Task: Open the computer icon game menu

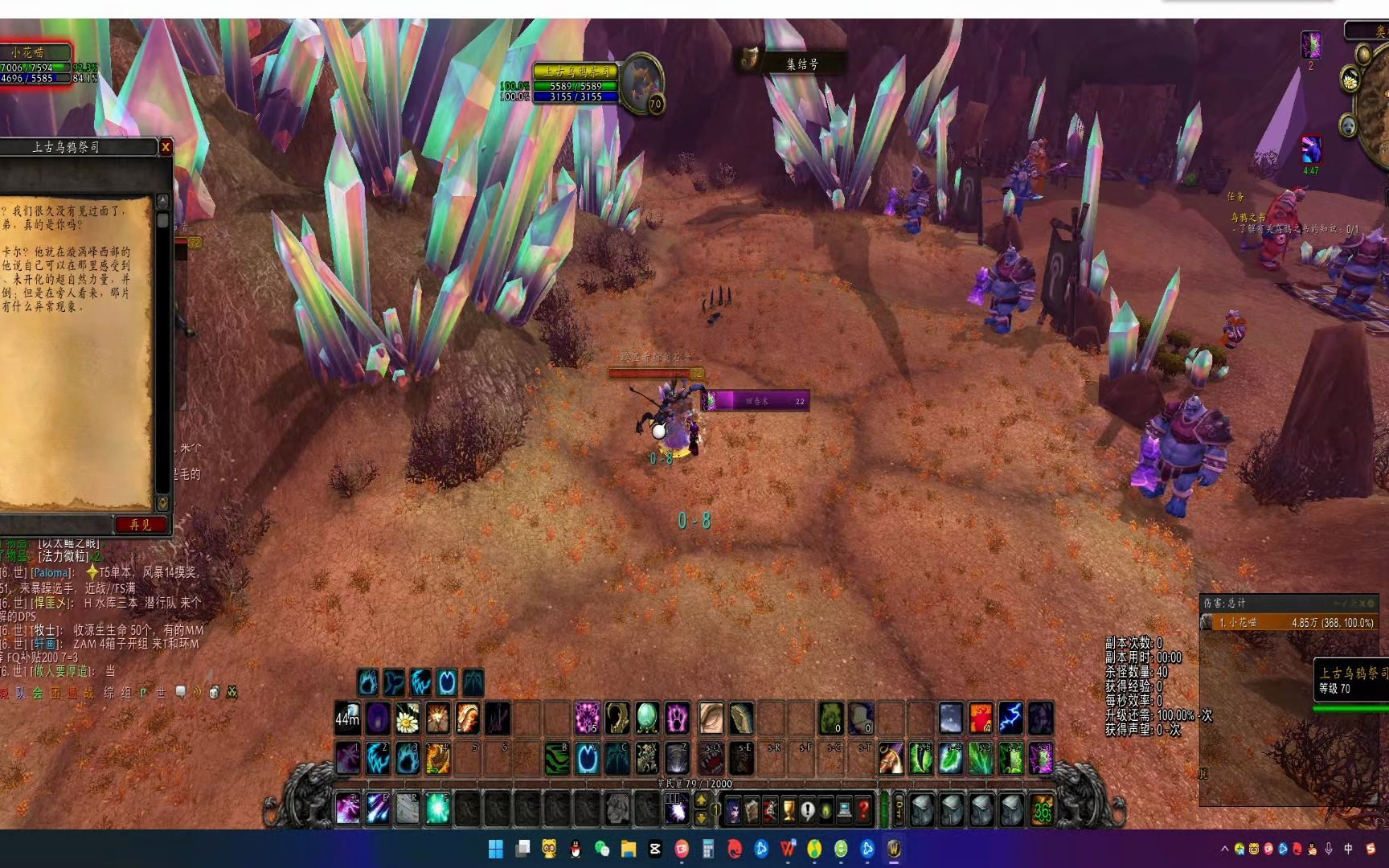Action: pyautogui.click(x=844, y=810)
